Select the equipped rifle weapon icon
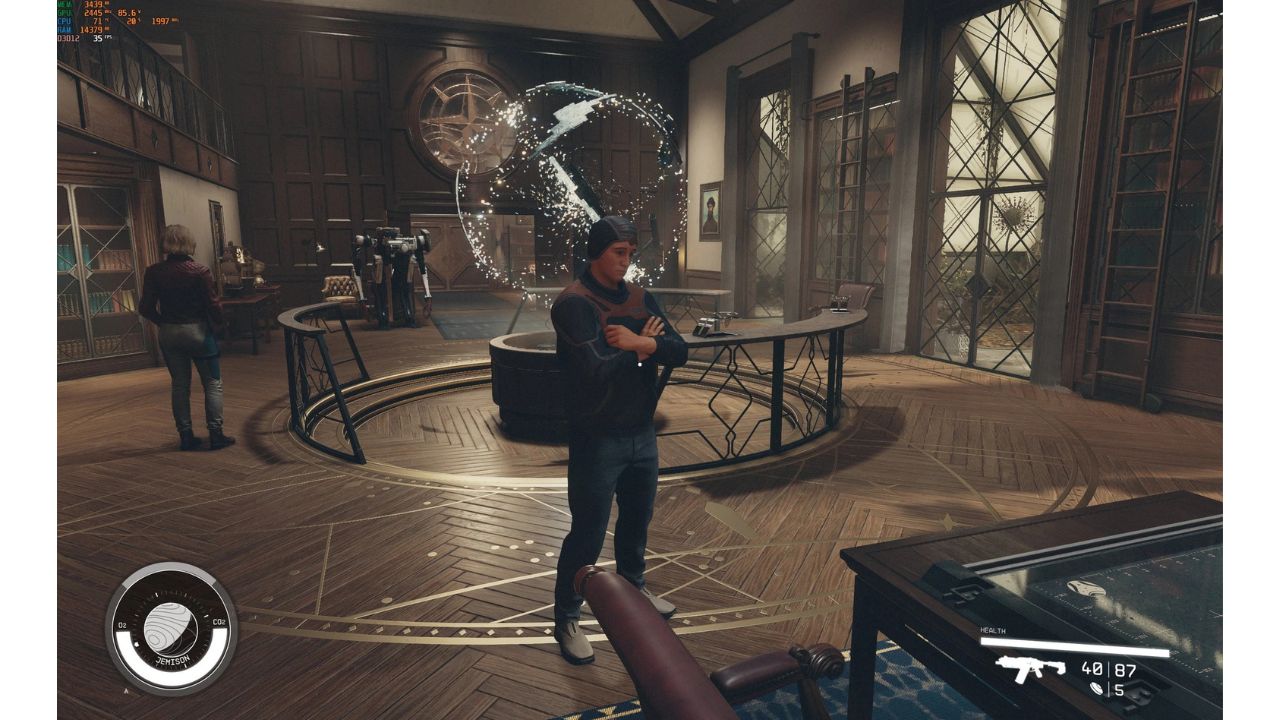 tap(1030, 668)
